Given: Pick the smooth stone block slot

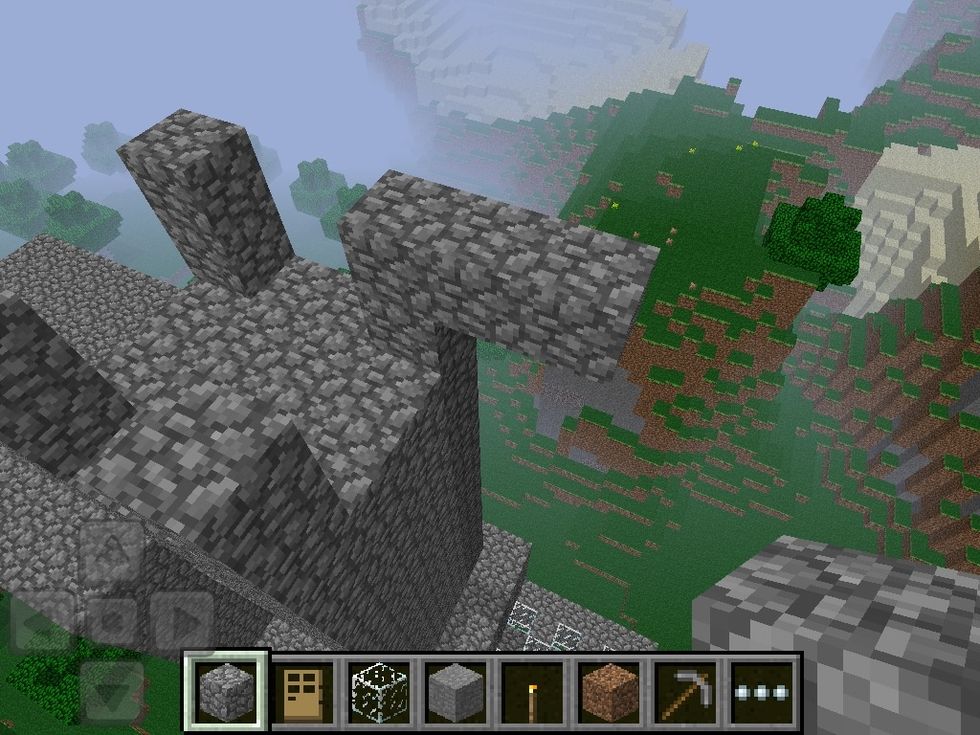Looking at the screenshot, I should point(456,691).
